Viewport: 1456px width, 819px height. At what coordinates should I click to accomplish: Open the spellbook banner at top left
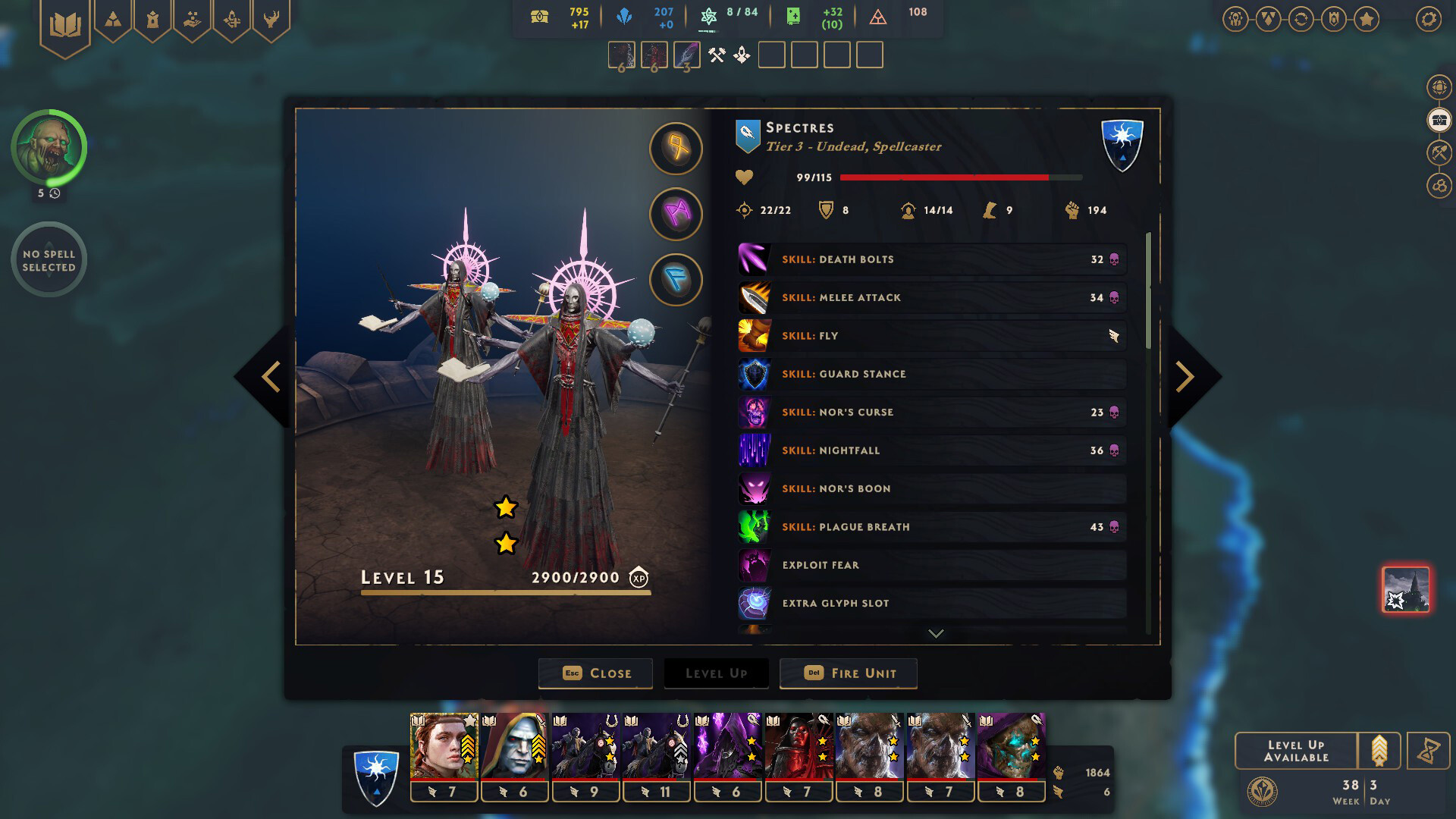click(x=67, y=21)
